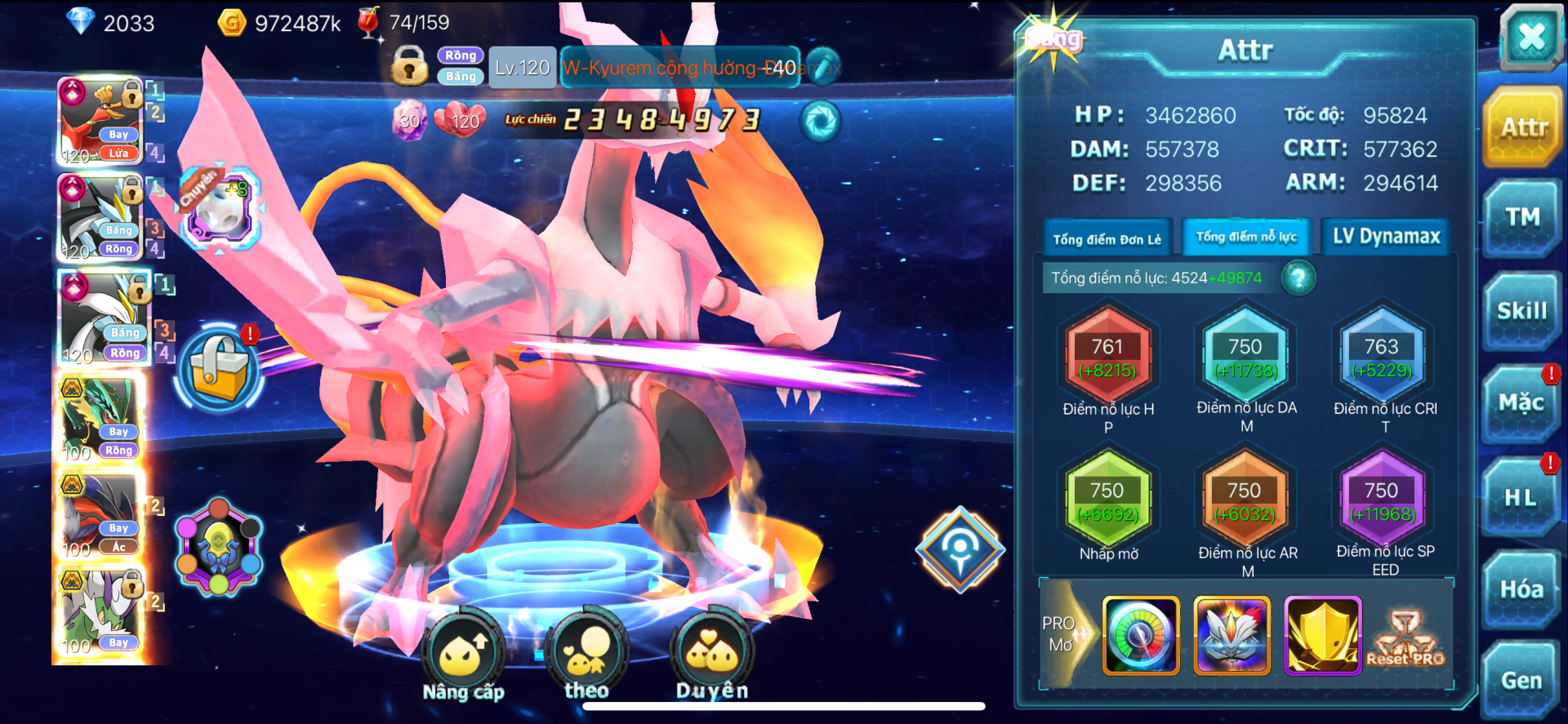Image resolution: width=1568 pixels, height=724 pixels.
Task: Select the Mặc side tab
Action: click(x=1521, y=403)
